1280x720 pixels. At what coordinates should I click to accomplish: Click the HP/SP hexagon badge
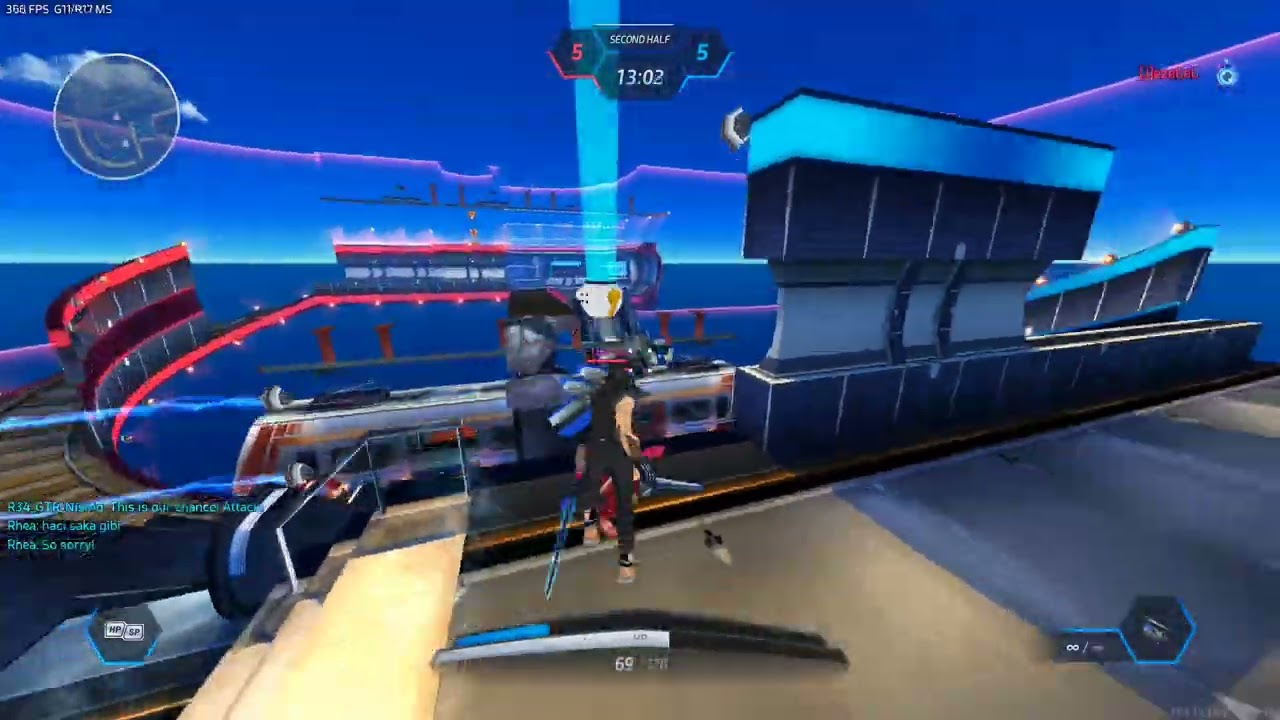125,631
